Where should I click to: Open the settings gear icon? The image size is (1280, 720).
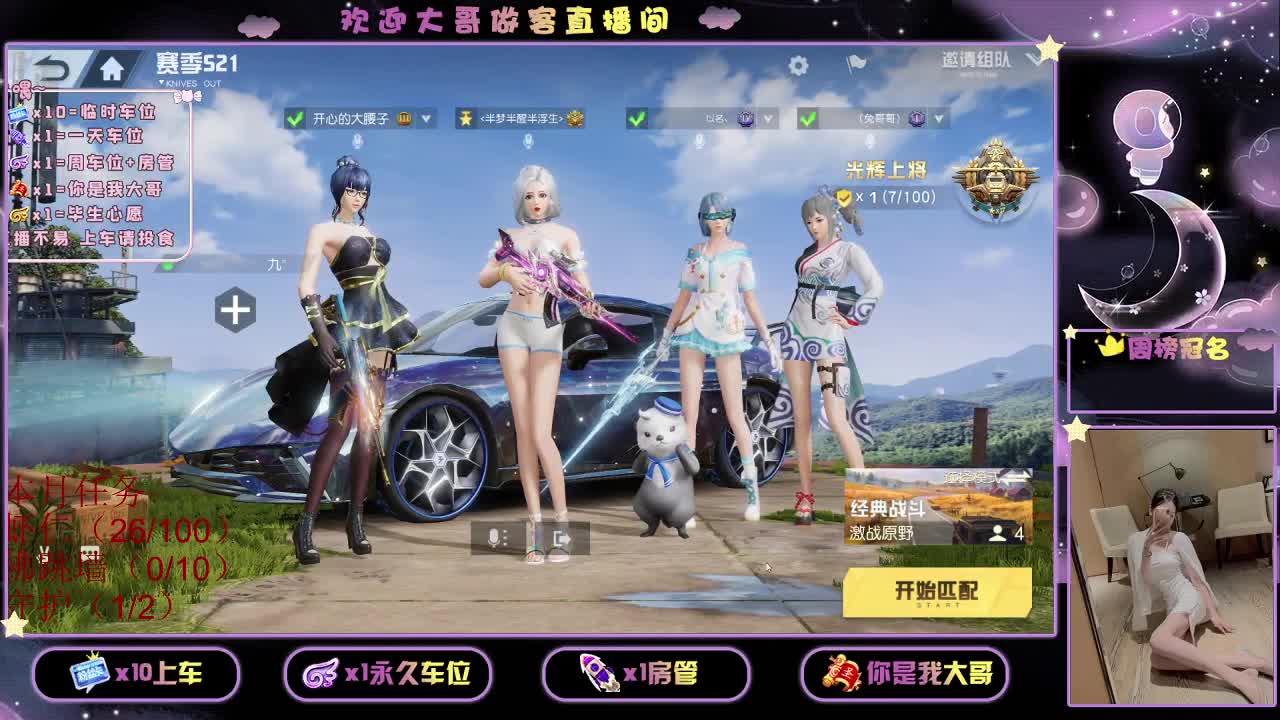tap(797, 61)
